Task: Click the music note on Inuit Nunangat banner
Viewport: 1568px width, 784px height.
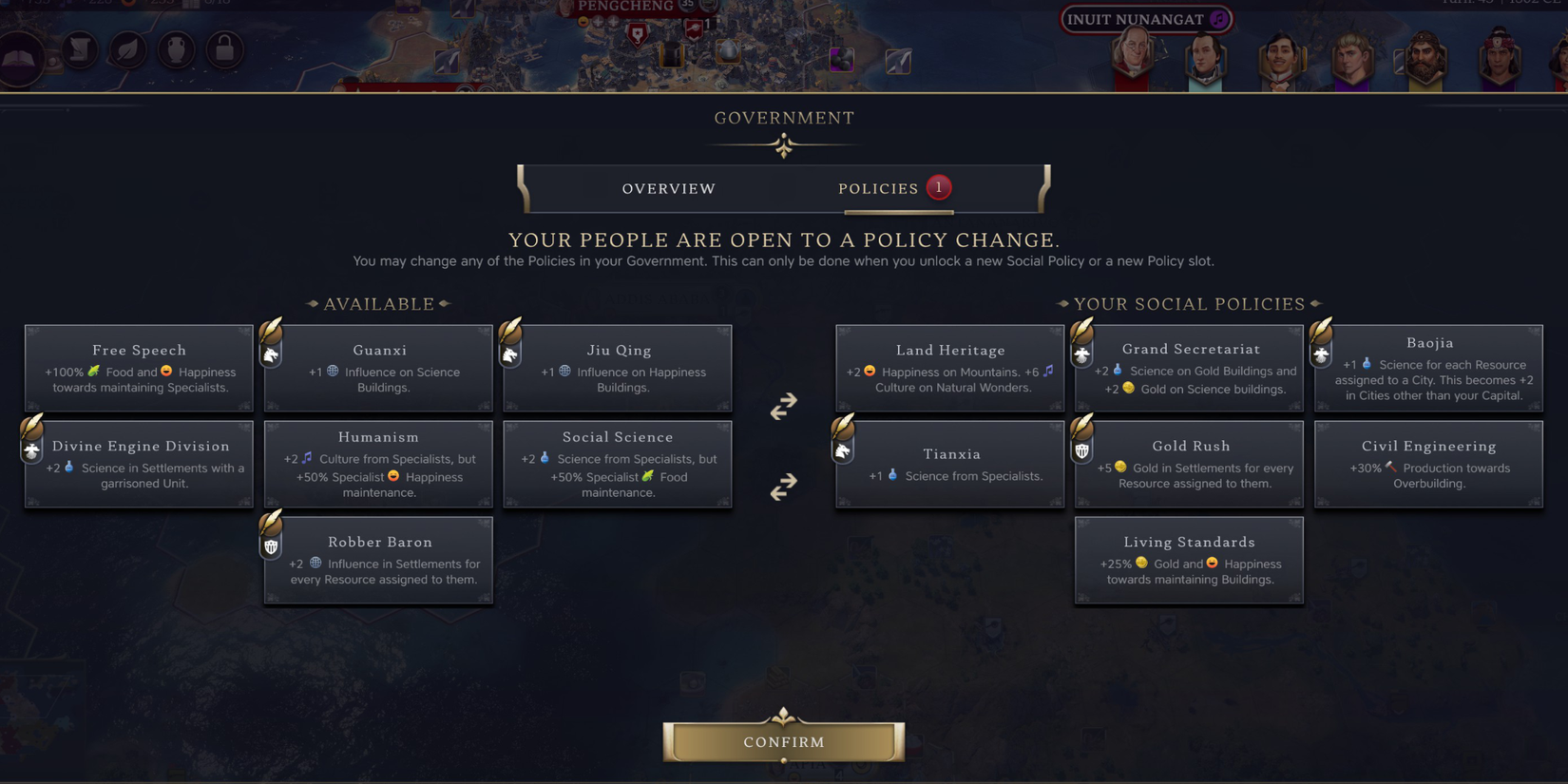Action: coord(1218,19)
